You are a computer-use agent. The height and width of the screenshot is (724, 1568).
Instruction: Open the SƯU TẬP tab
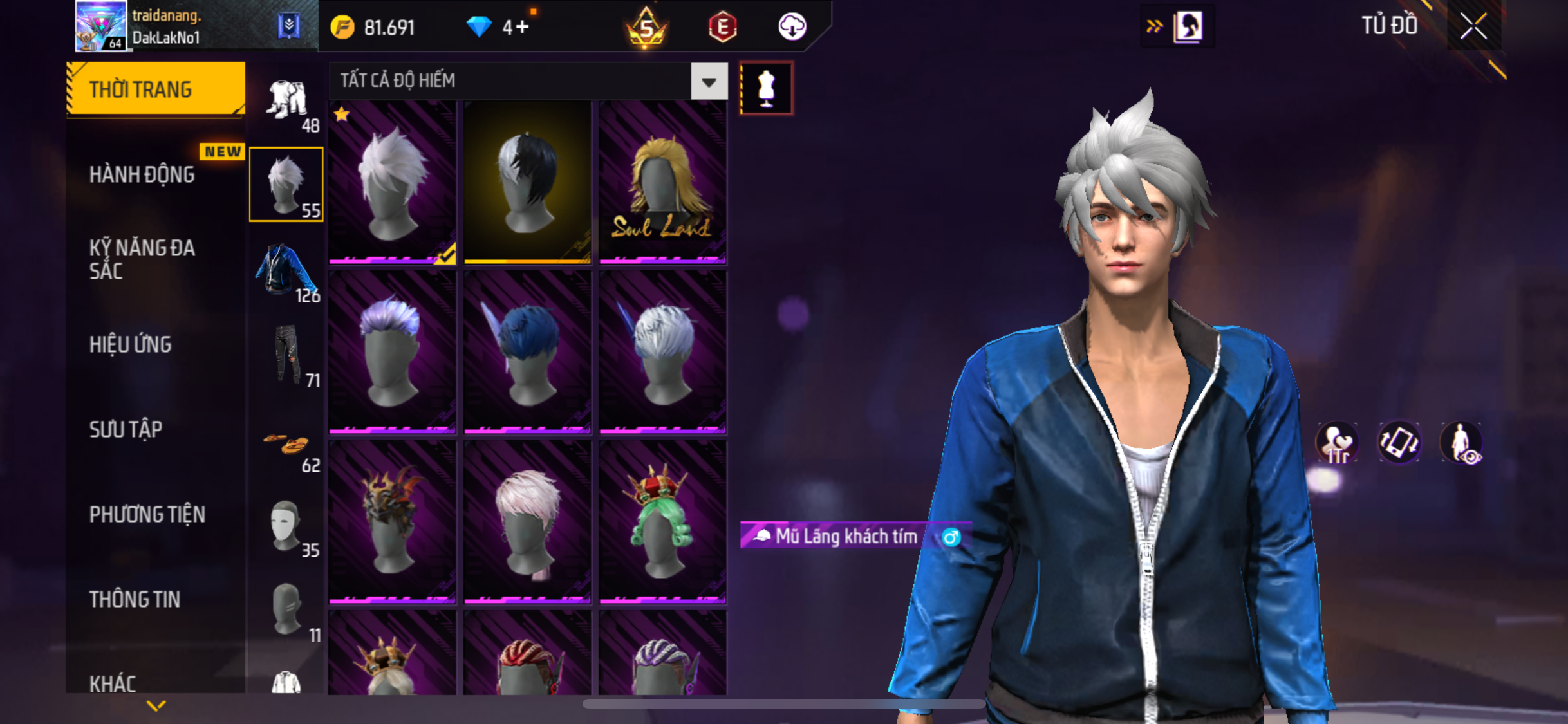pyautogui.click(x=126, y=429)
